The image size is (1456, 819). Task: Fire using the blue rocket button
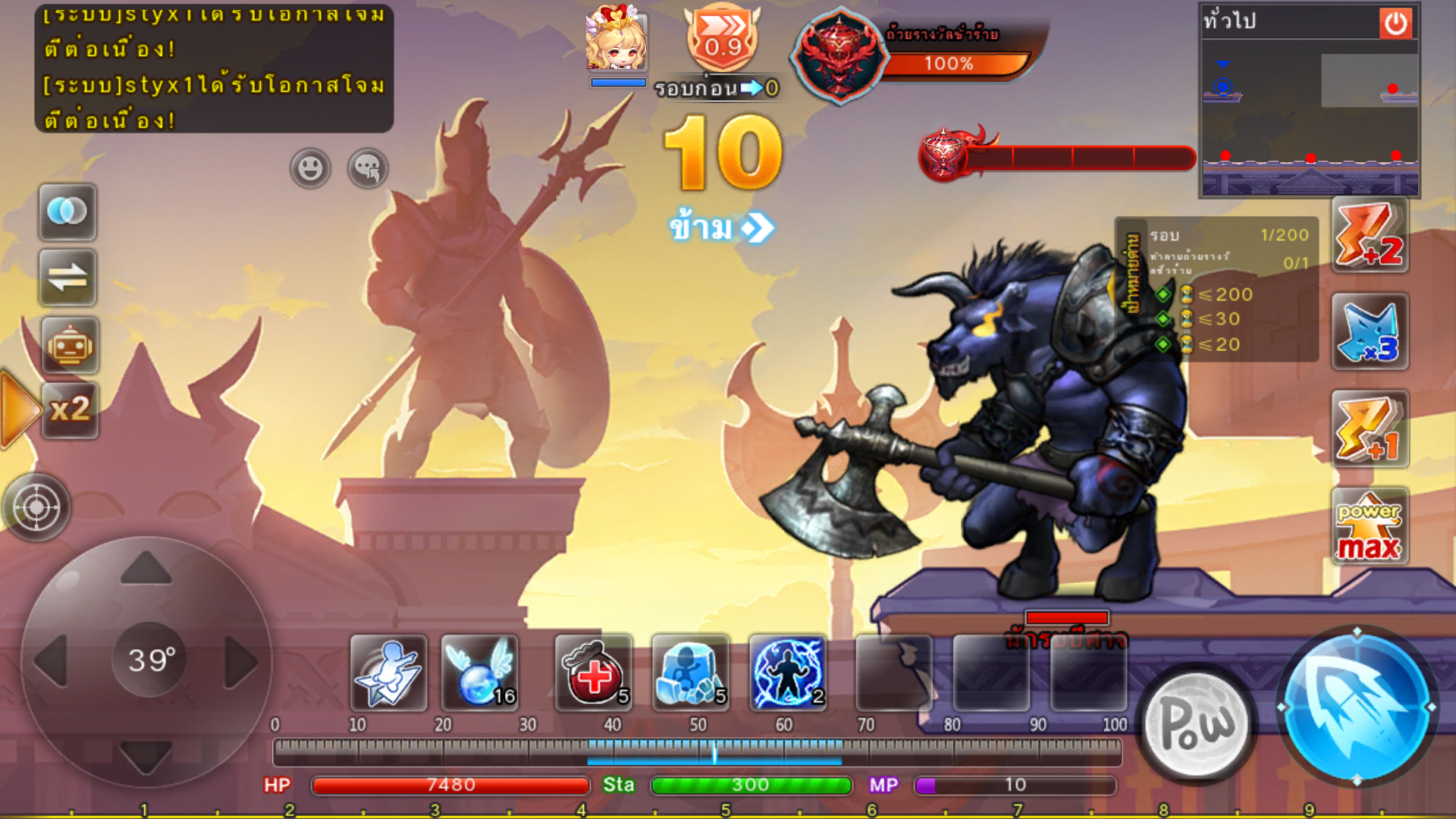(x=1357, y=707)
